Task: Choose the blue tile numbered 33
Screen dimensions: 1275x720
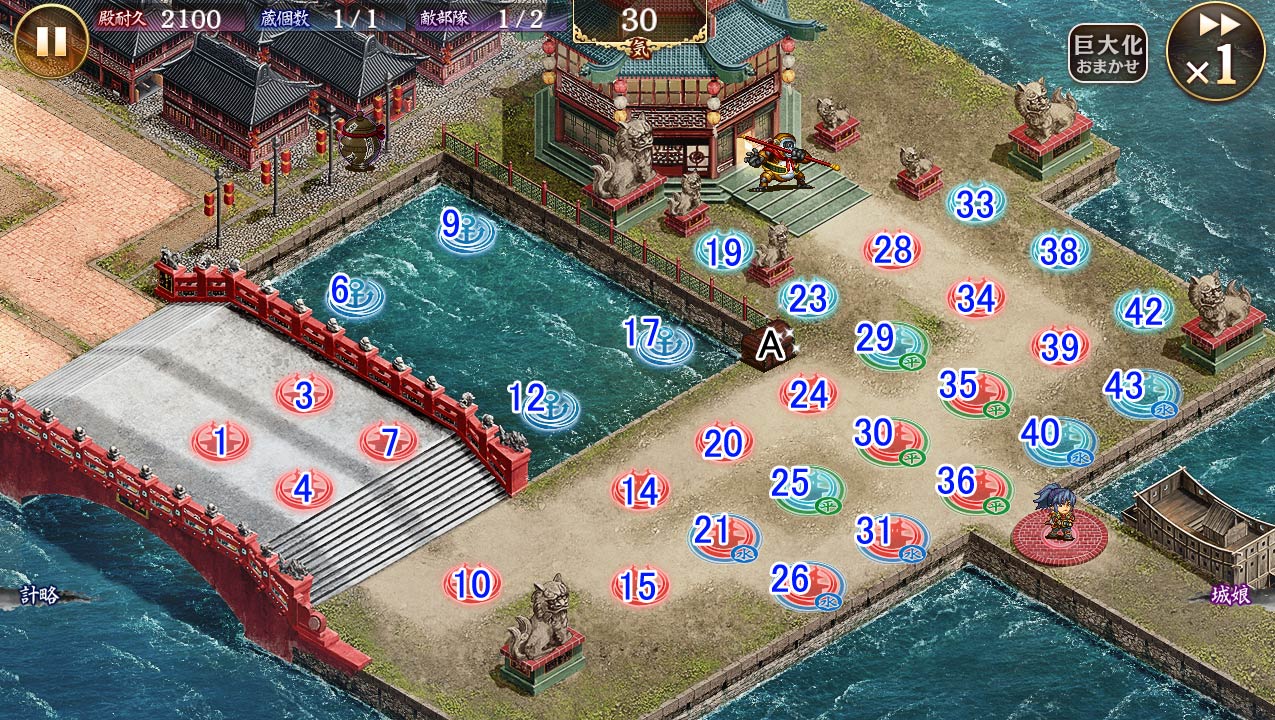Action: [x=975, y=204]
